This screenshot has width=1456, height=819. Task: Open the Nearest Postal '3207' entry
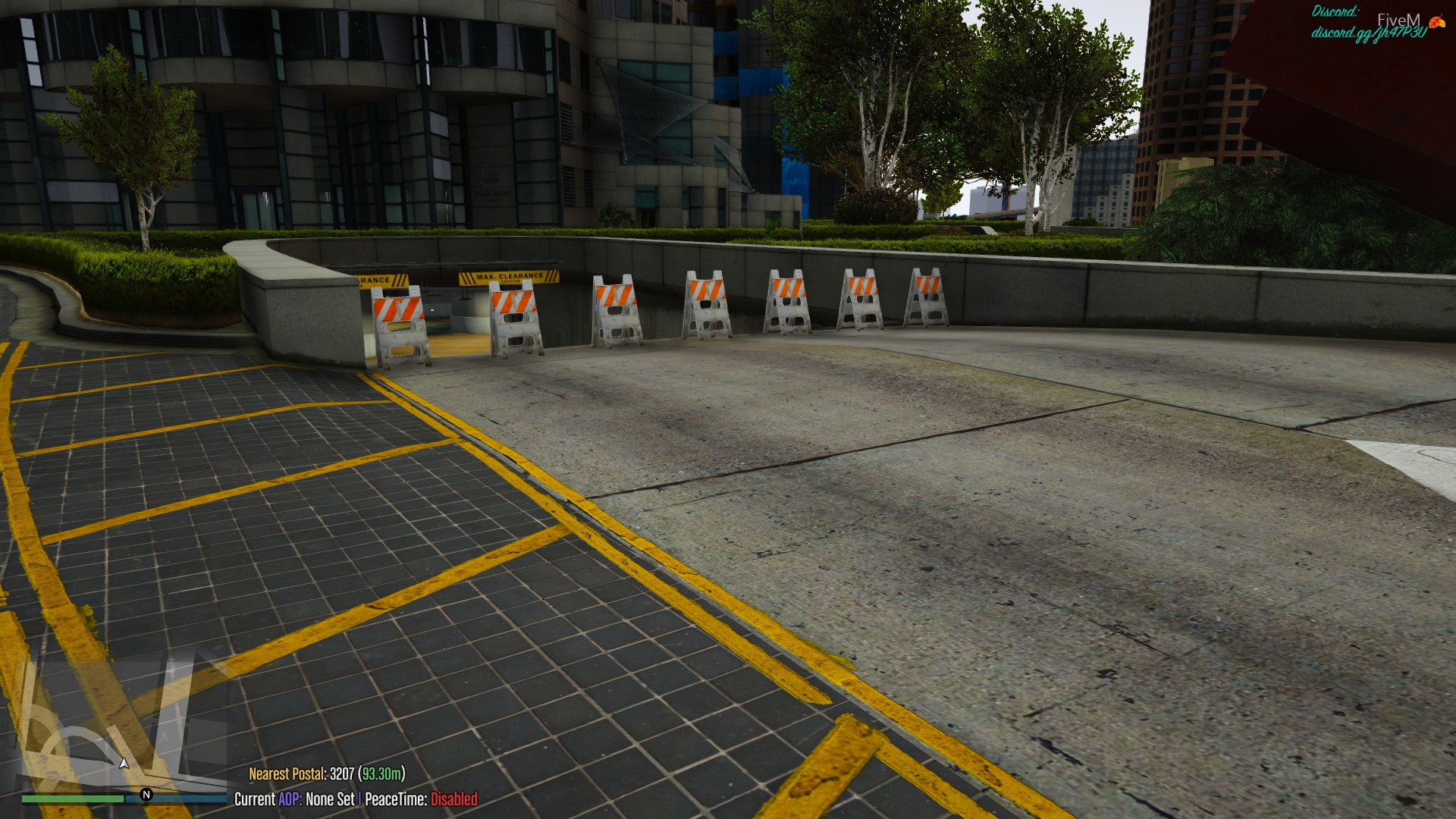pyautogui.click(x=342, y=775)
